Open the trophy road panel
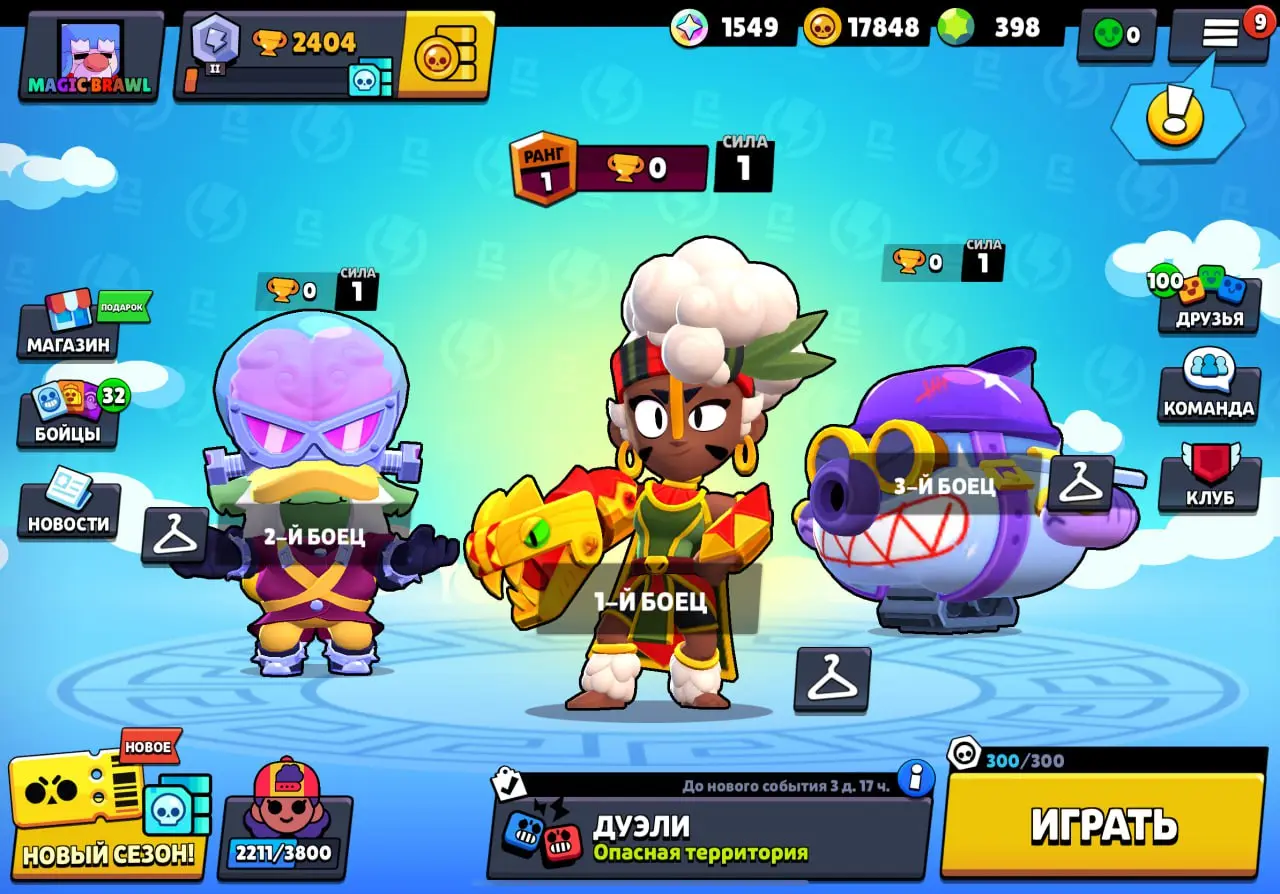 click(x=290, y=55)
